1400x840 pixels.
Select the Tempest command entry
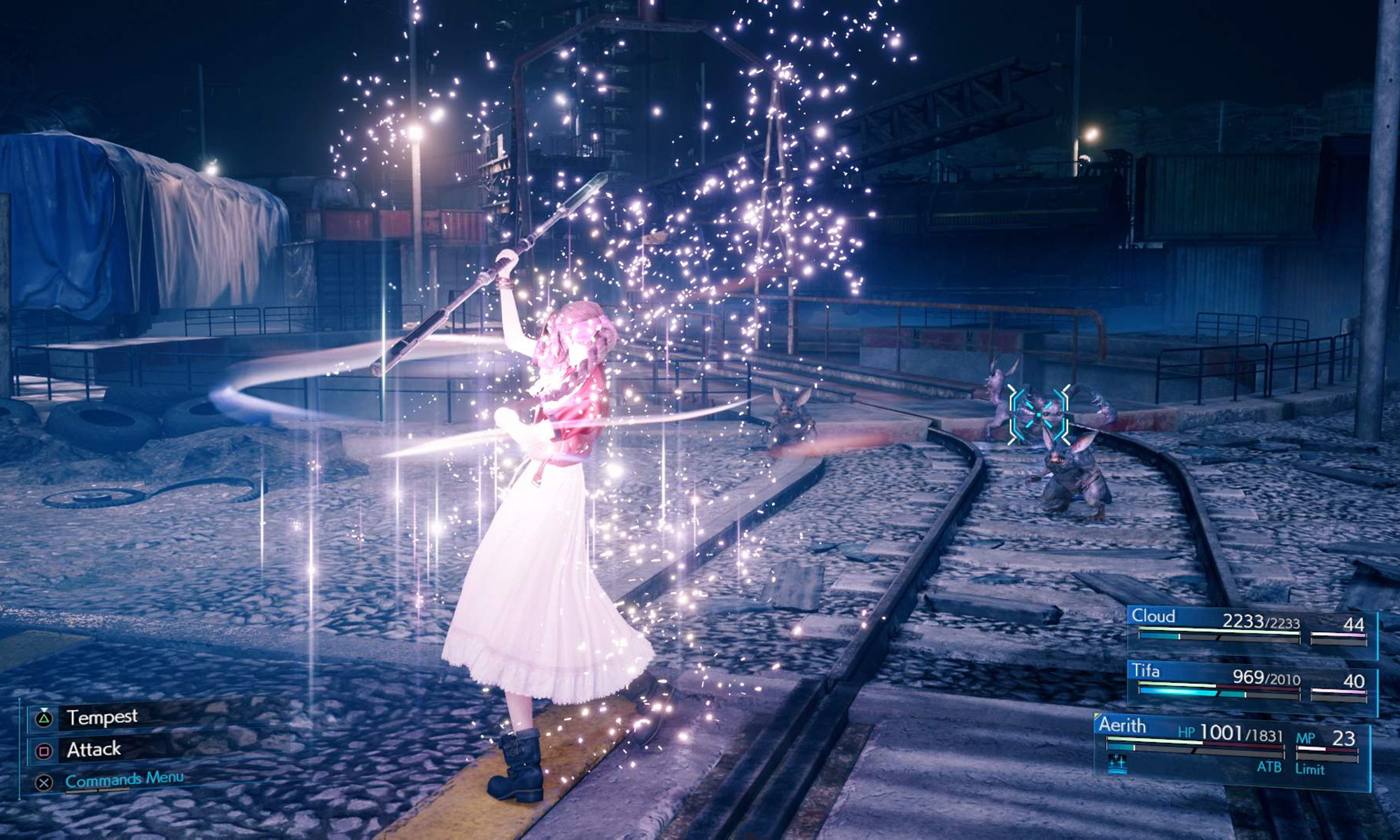pos(101,717)
